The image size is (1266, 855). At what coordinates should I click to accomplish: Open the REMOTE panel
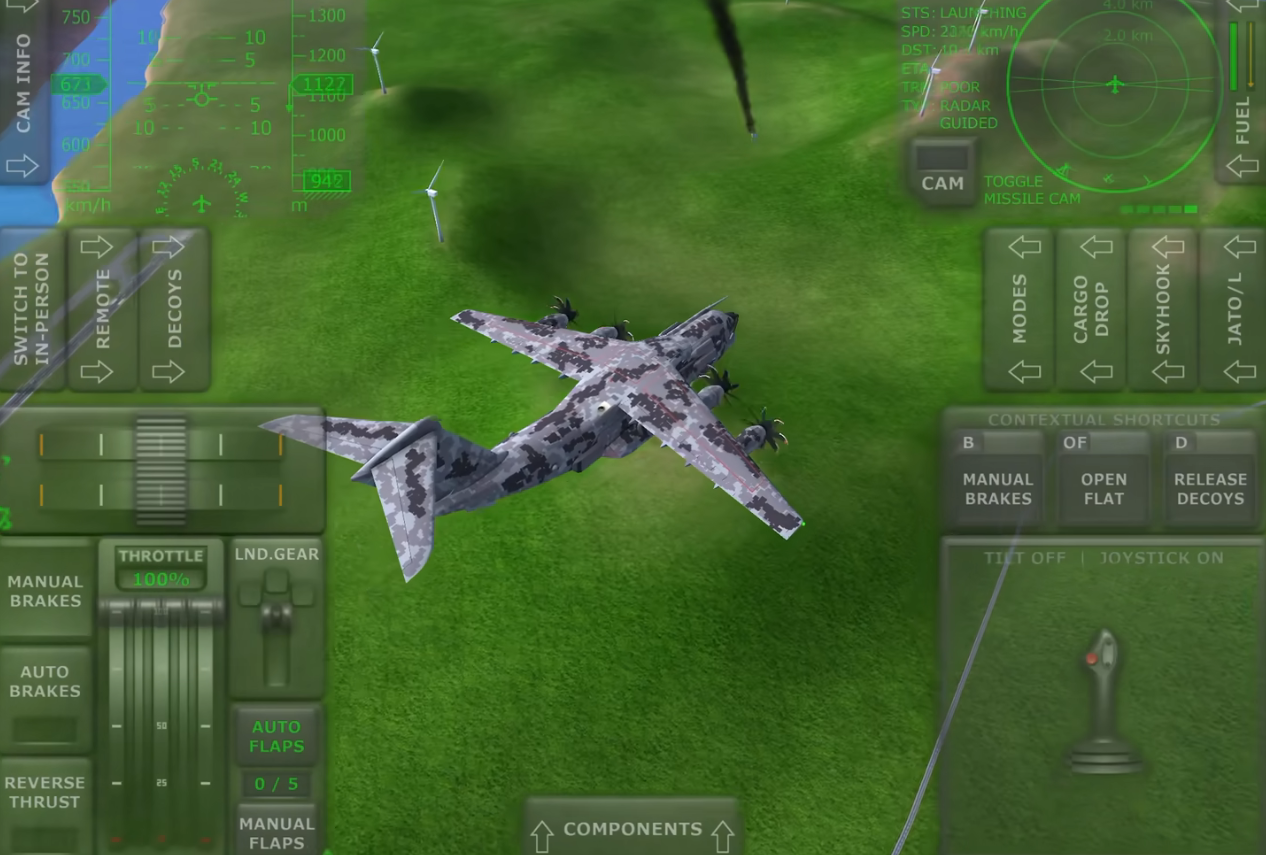pos(102,309)
